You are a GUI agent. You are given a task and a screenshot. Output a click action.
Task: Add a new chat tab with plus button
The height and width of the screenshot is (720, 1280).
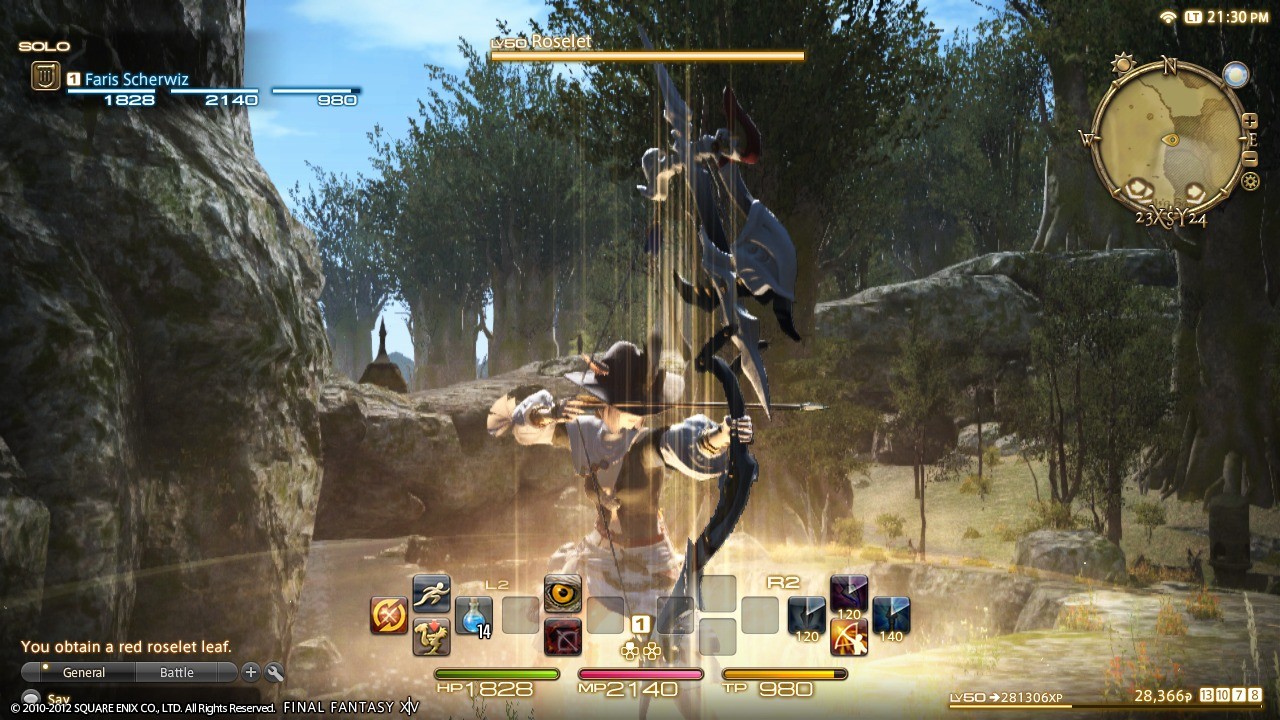click(x=249, y=672)
